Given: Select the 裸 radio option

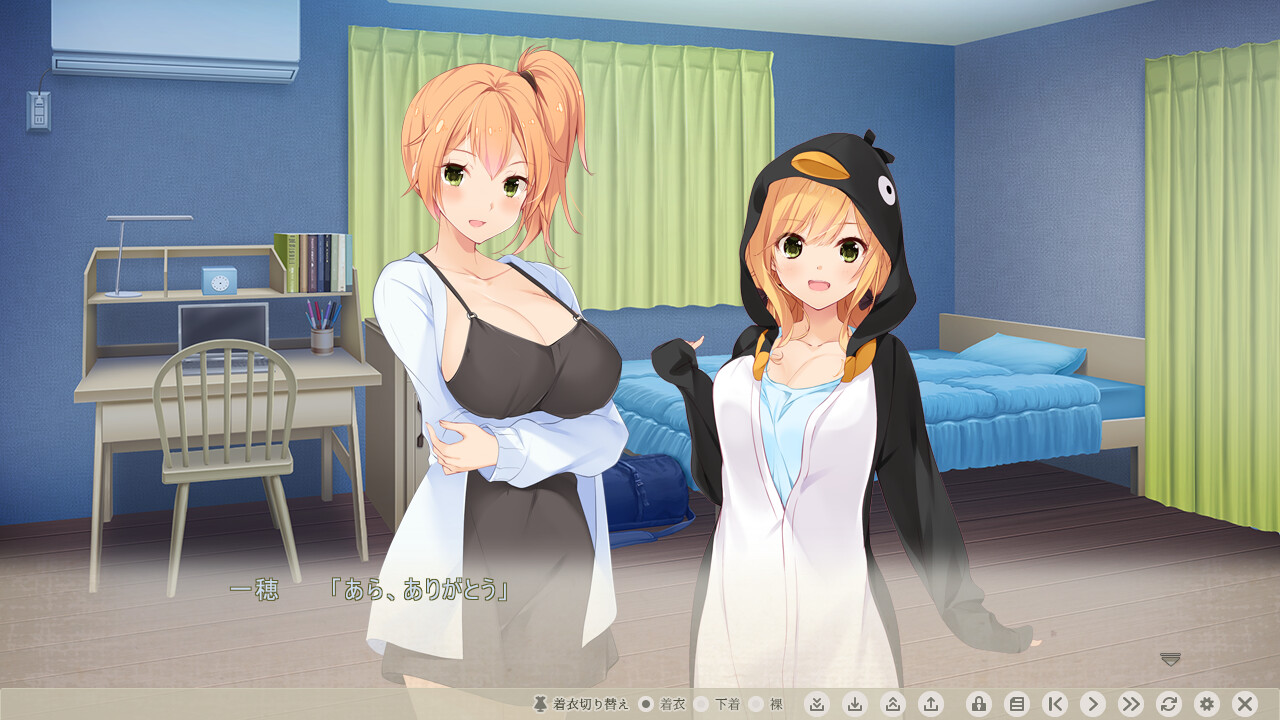Looking at the screenshot, I should [x=756, y=704].
